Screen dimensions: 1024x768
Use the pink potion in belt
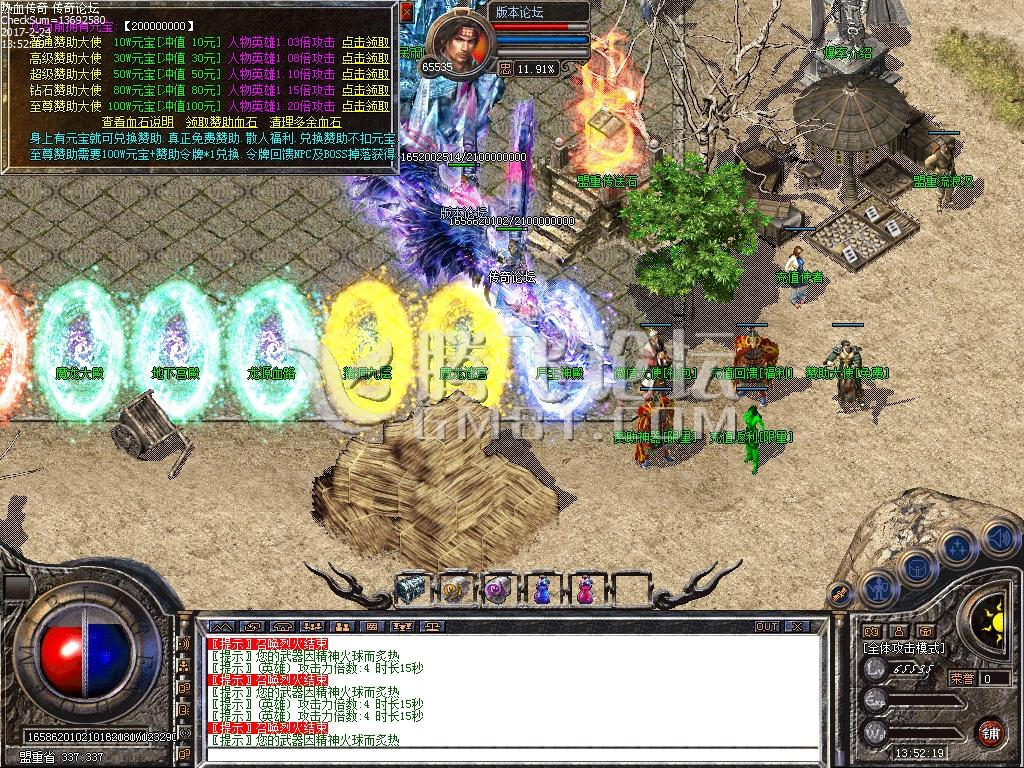584,590
